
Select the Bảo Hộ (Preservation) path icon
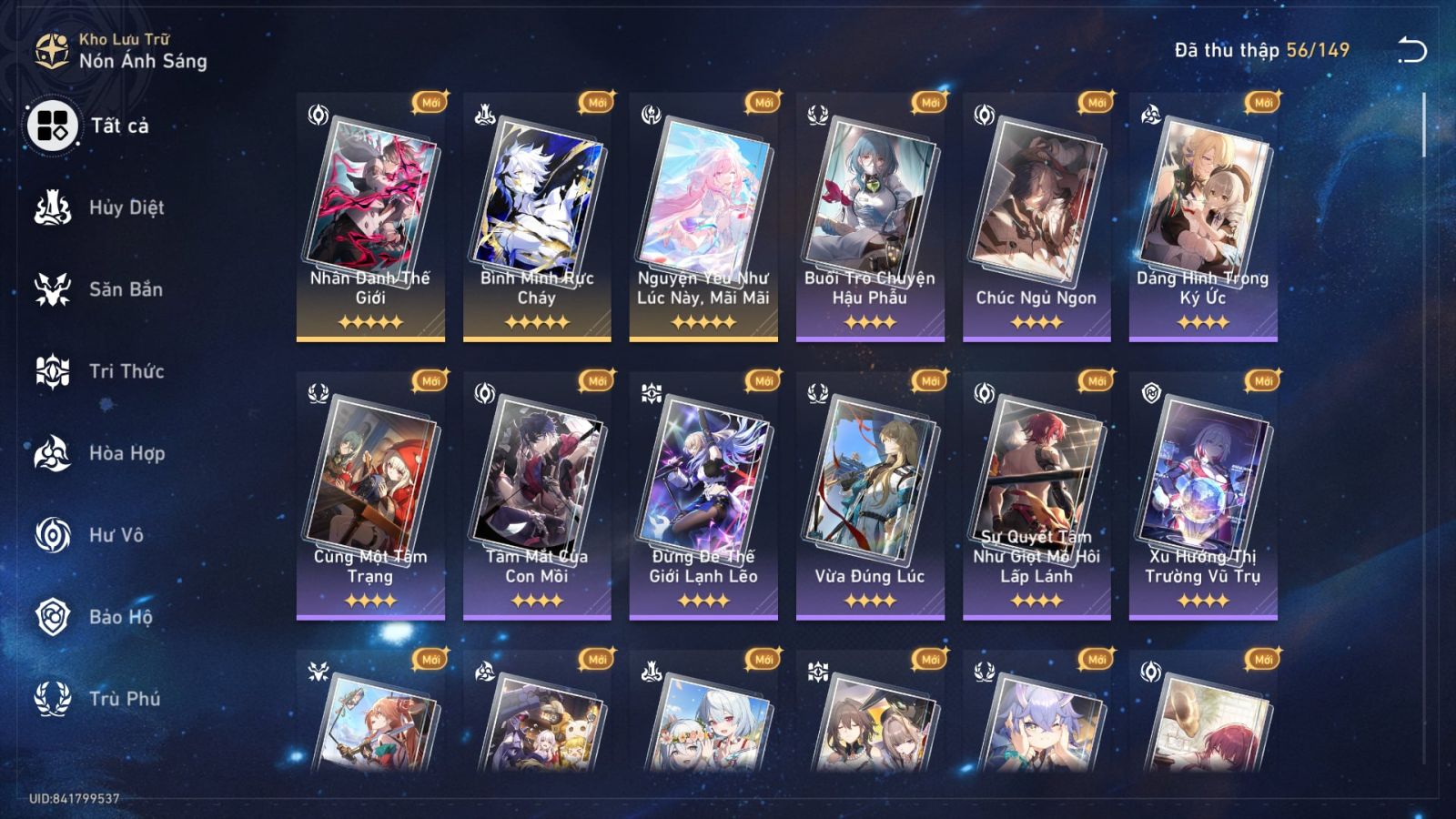[52, 617]
